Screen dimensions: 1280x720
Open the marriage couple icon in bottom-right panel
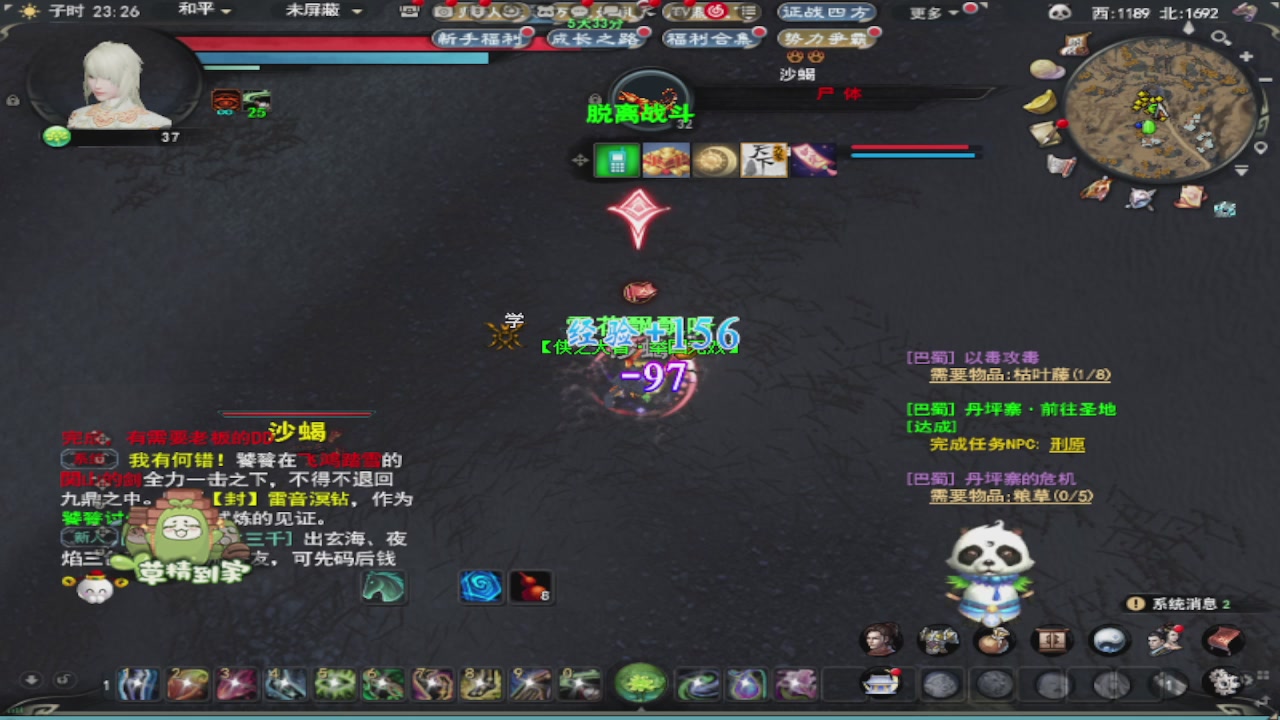(x=1165, y=641)
